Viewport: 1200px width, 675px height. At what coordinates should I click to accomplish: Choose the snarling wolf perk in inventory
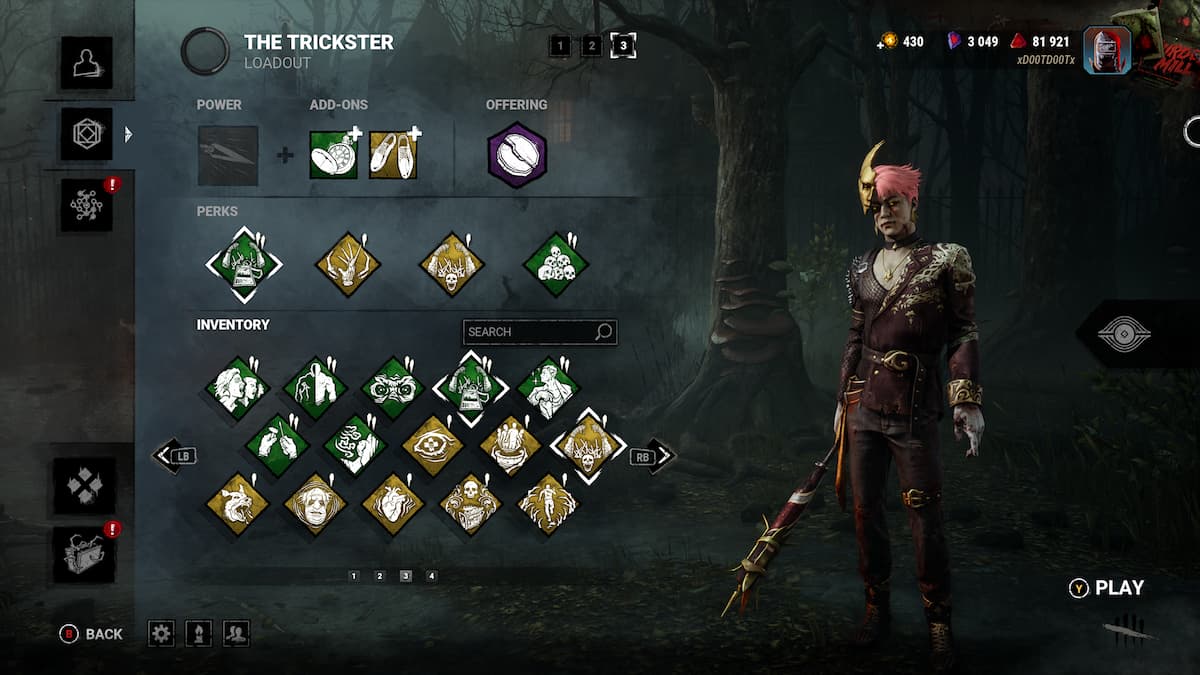pos(237,503)
